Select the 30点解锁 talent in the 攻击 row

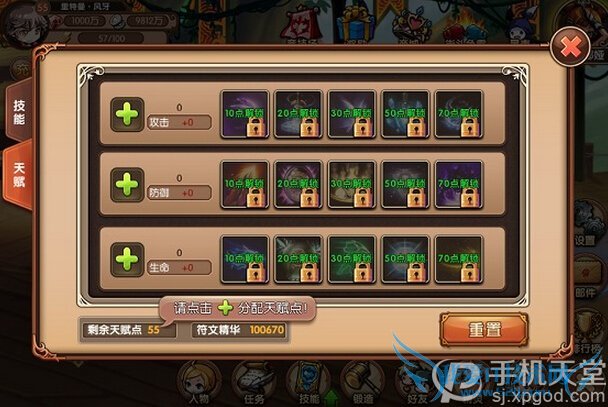[x=351, y=114]
